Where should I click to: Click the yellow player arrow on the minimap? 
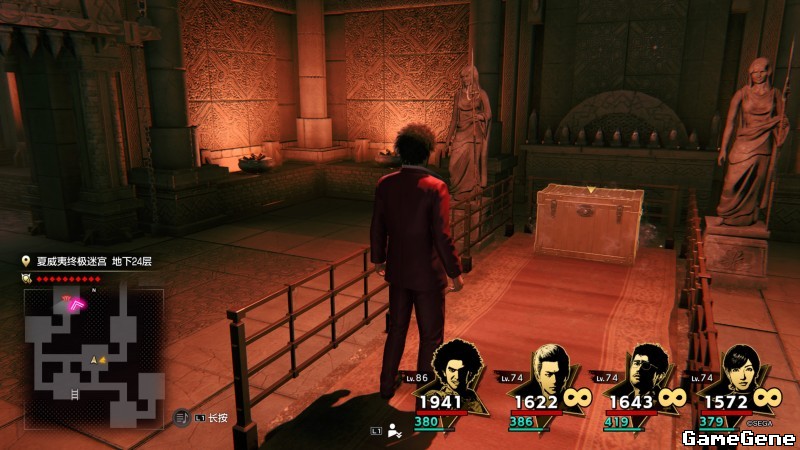[96, 359]
